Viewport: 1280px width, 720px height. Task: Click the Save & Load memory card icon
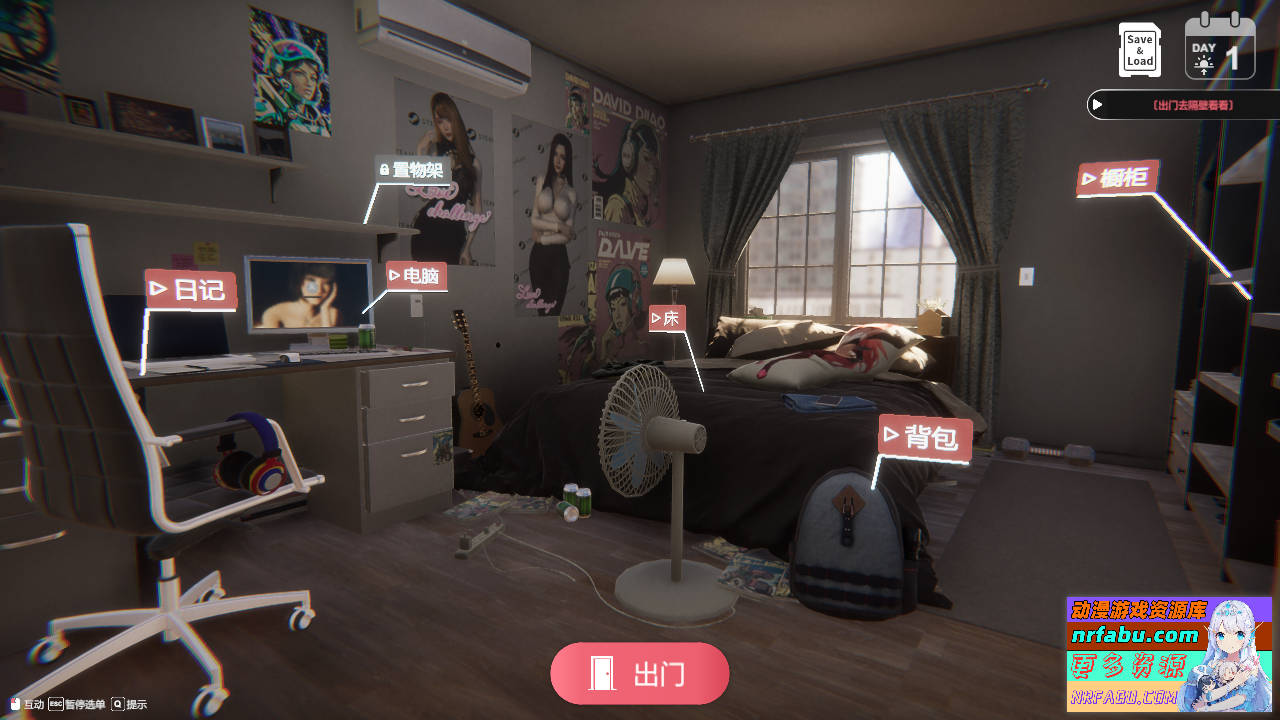pos(1138,50)
